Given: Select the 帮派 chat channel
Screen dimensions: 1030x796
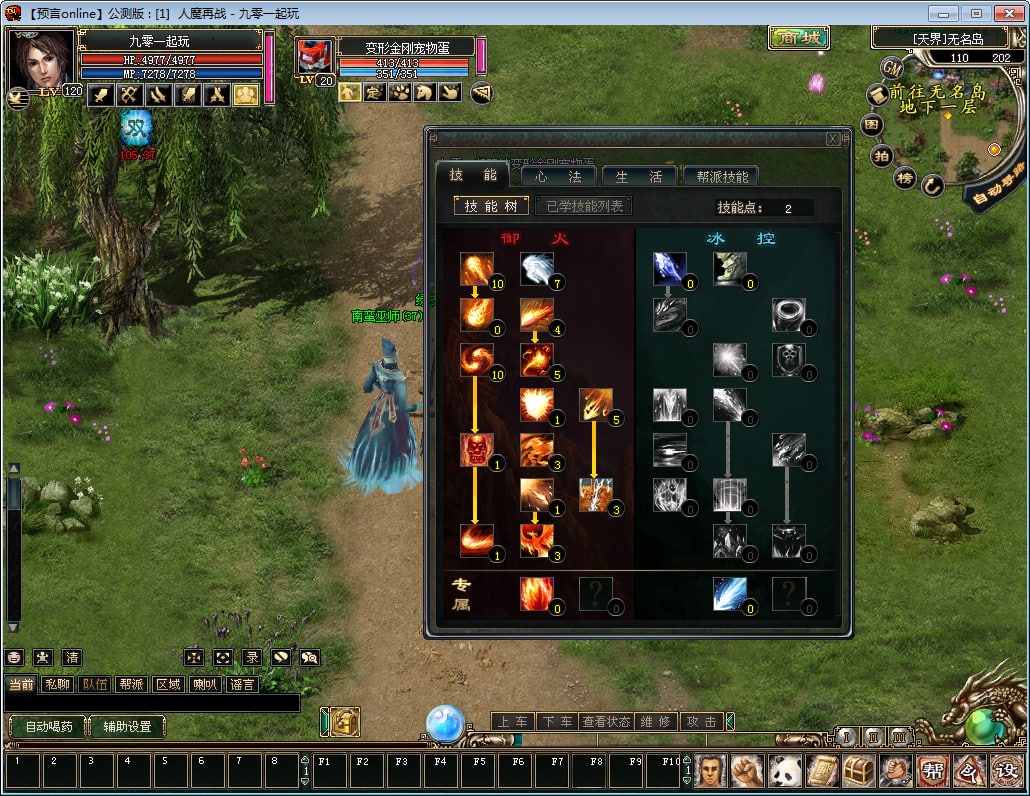Looking at the screenshot, I should 131,685.
